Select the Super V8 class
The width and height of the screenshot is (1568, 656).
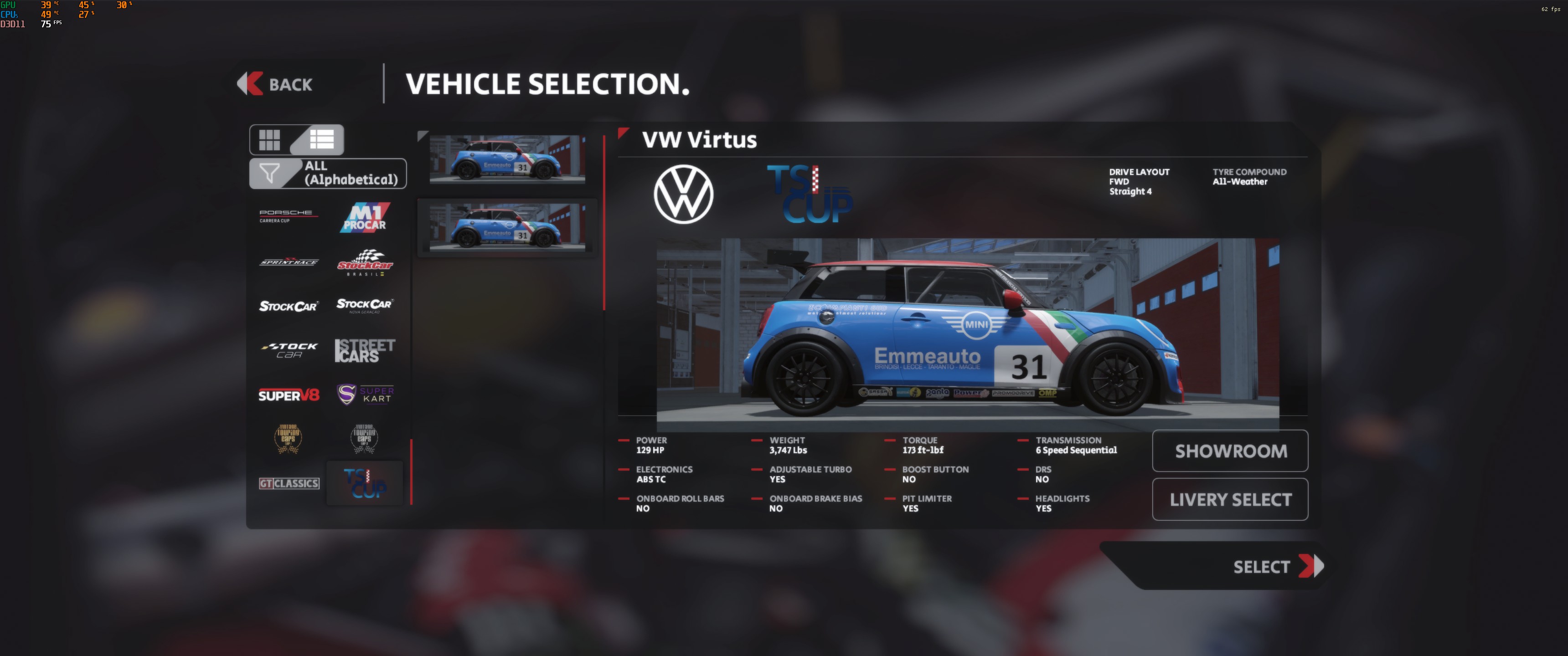point(289,395)
